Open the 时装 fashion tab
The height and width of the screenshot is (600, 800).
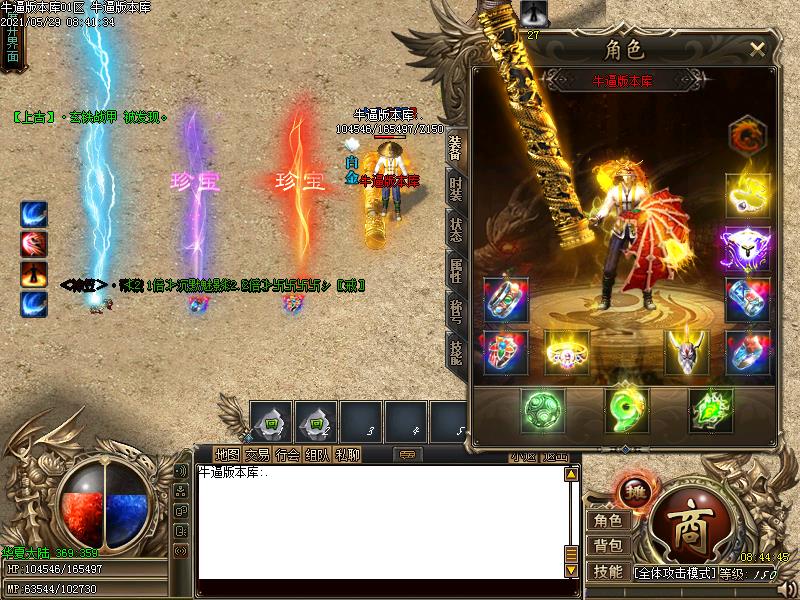(455, 190)
